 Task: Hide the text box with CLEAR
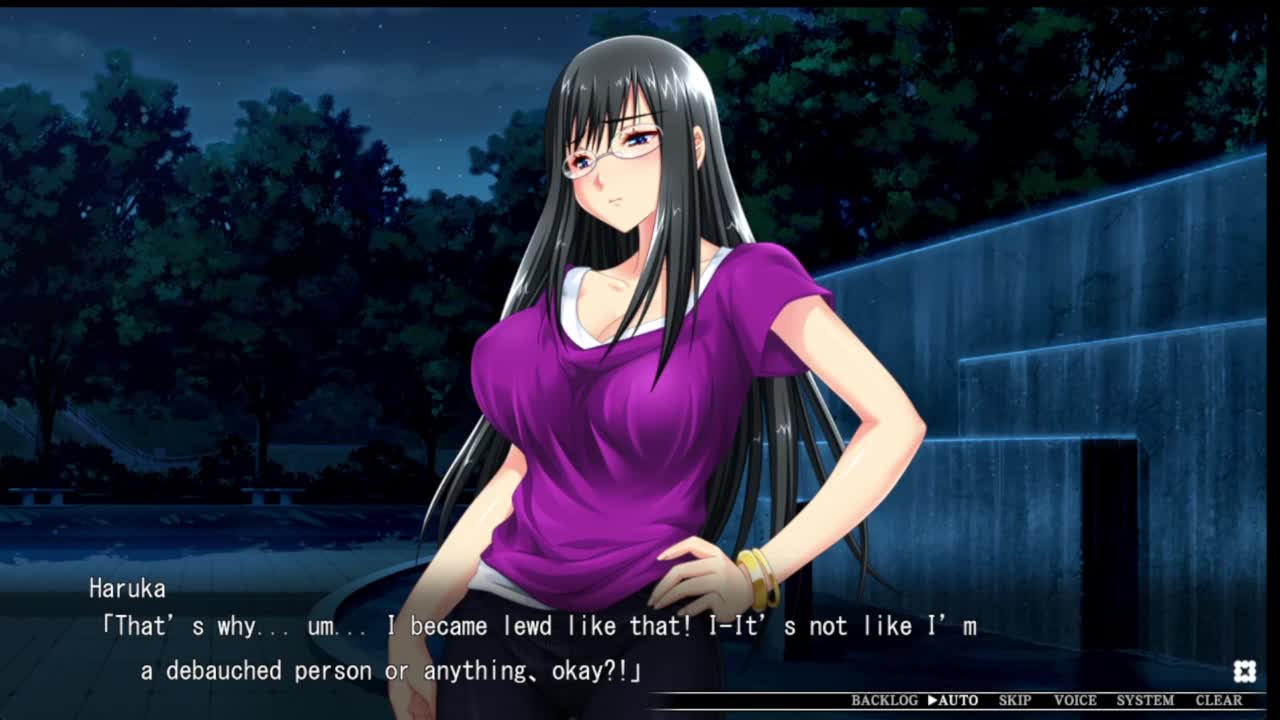click(x=1219, y=701)
